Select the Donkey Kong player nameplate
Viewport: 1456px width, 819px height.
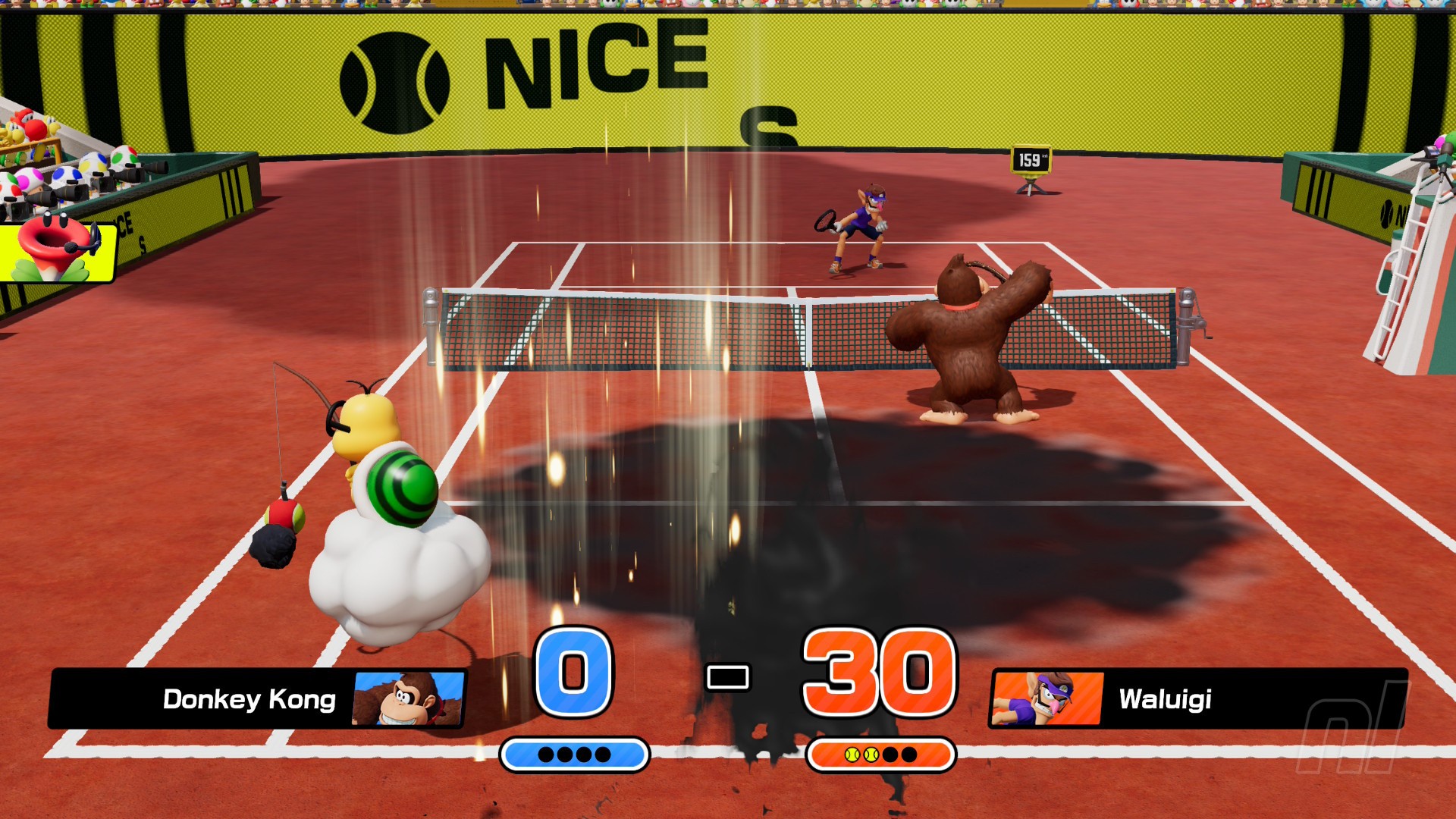coord(256,698)
